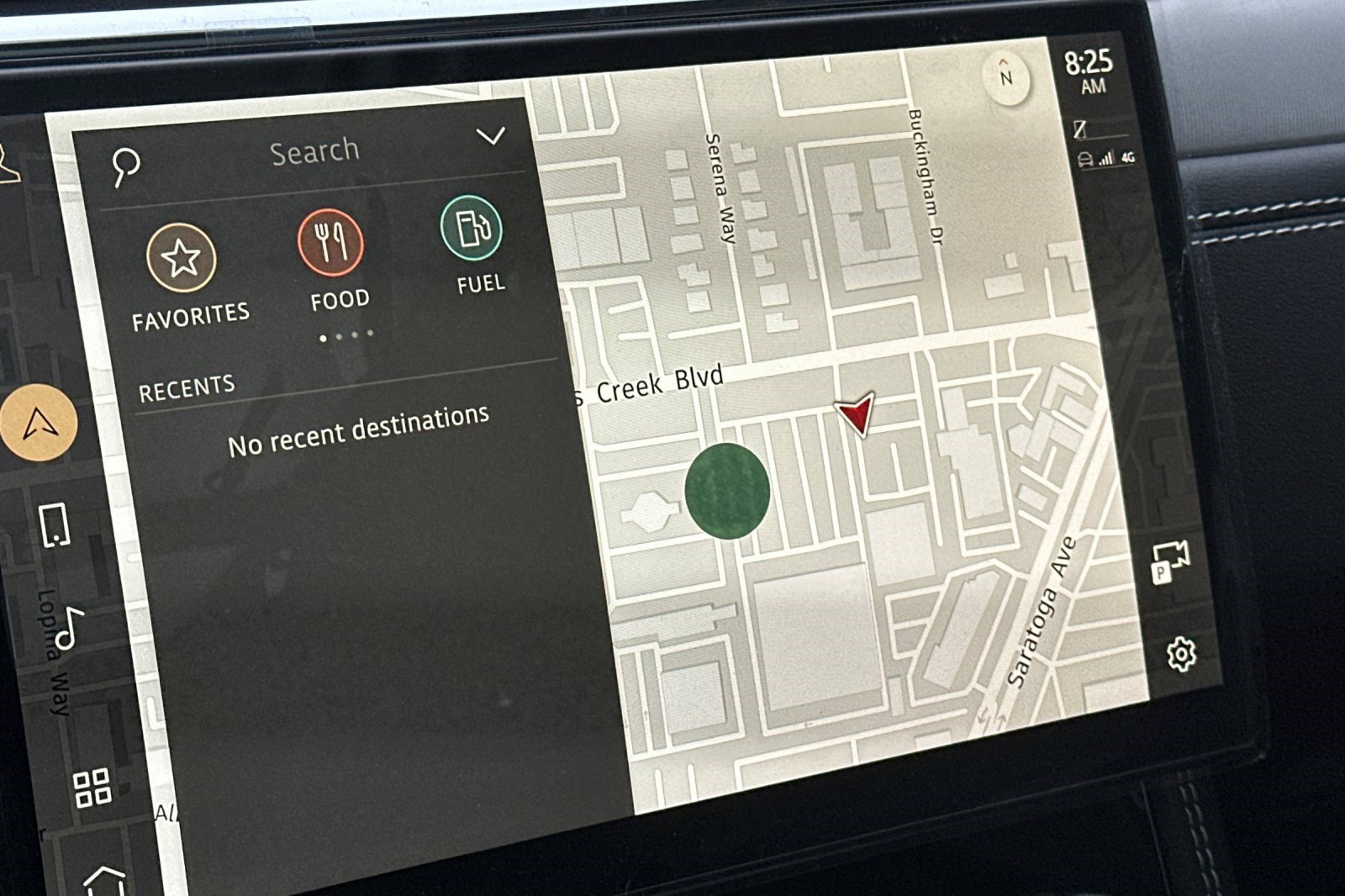Screen dimensions: 1345x896
Task: Go to the home screen icon
Action: point(105,880)
